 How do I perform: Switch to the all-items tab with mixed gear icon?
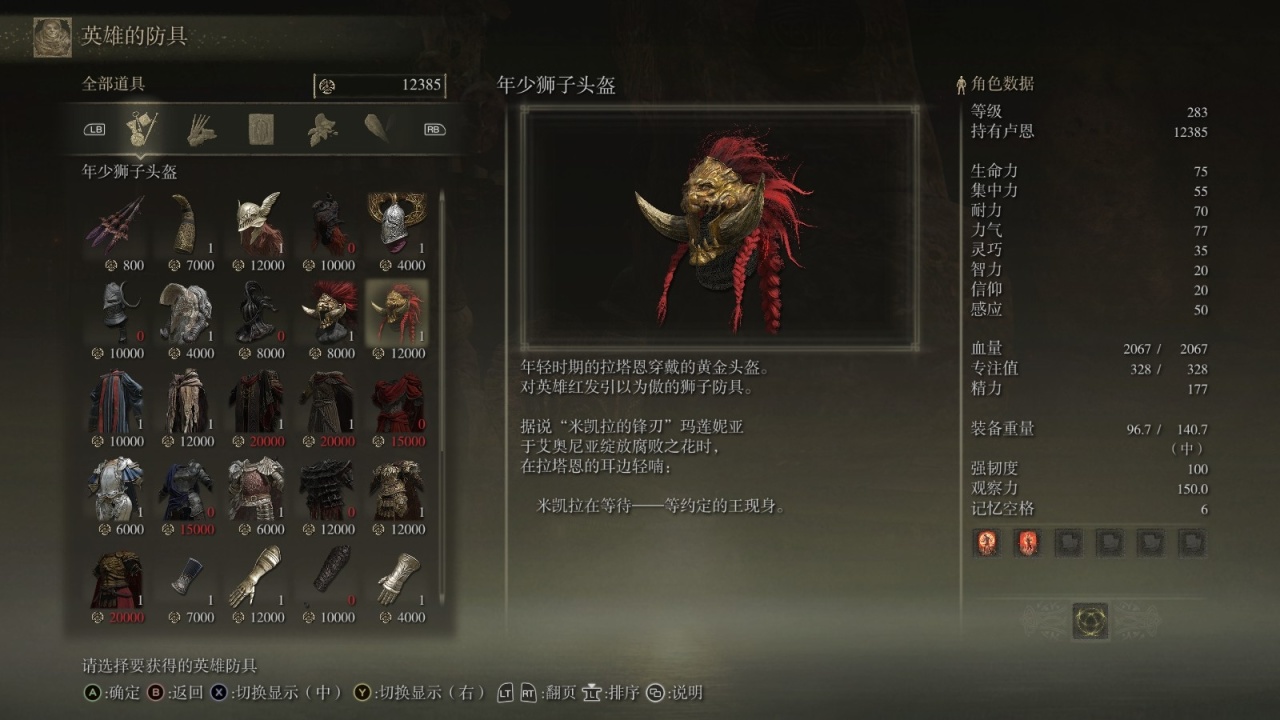pos(142,129)
